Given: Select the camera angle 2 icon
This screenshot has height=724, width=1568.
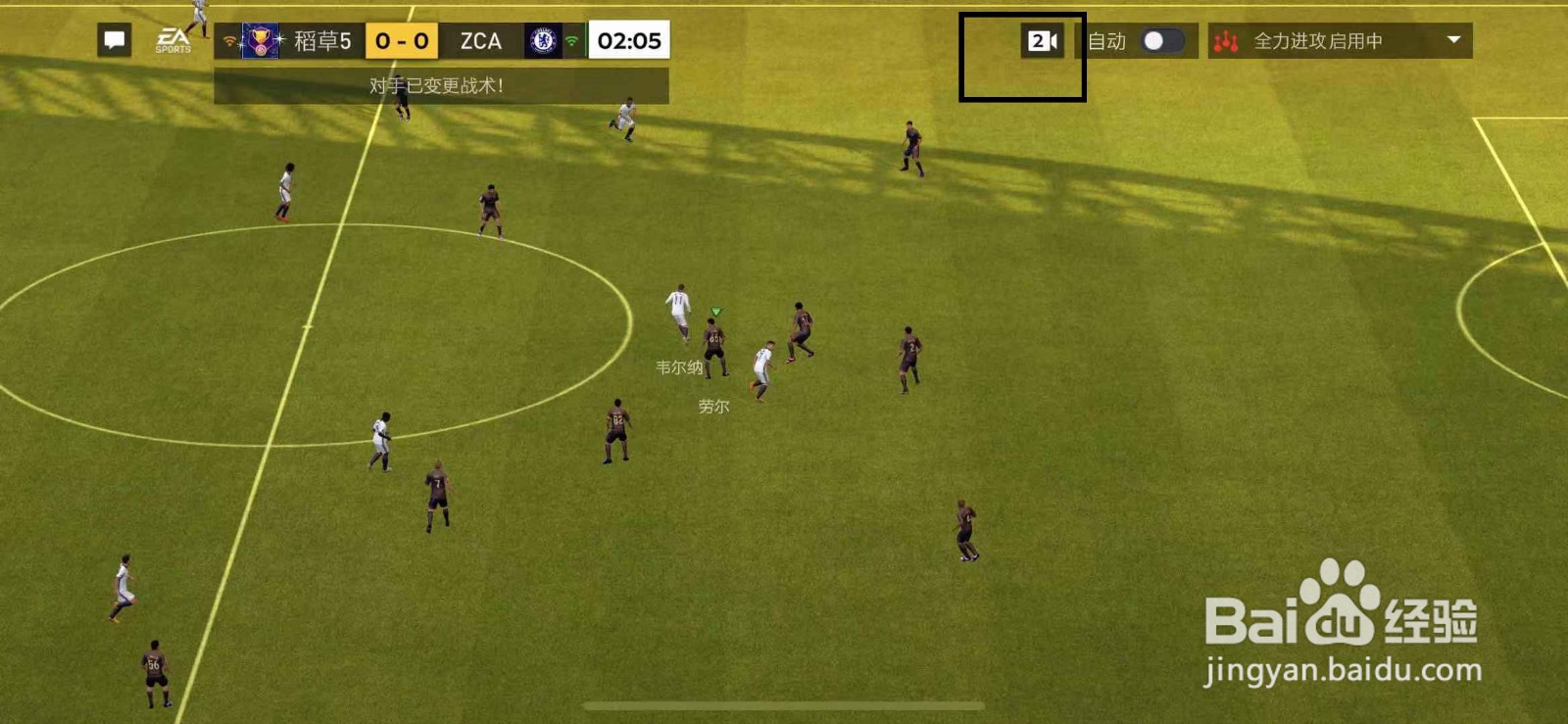Looking at the screenshot, I should [1044, 41].
